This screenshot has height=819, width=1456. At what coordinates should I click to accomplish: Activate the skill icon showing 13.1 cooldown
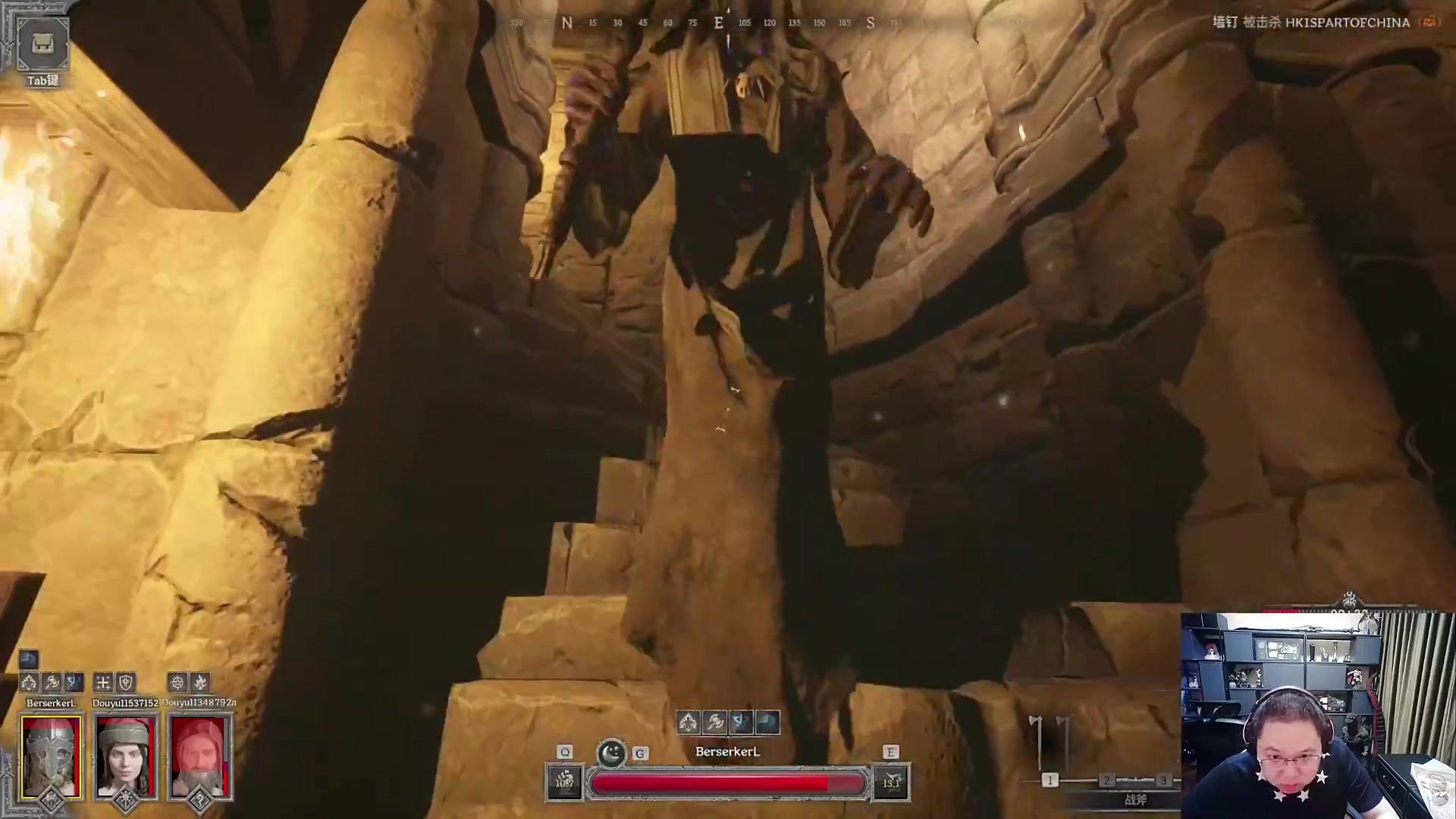[x=891, y=783]
